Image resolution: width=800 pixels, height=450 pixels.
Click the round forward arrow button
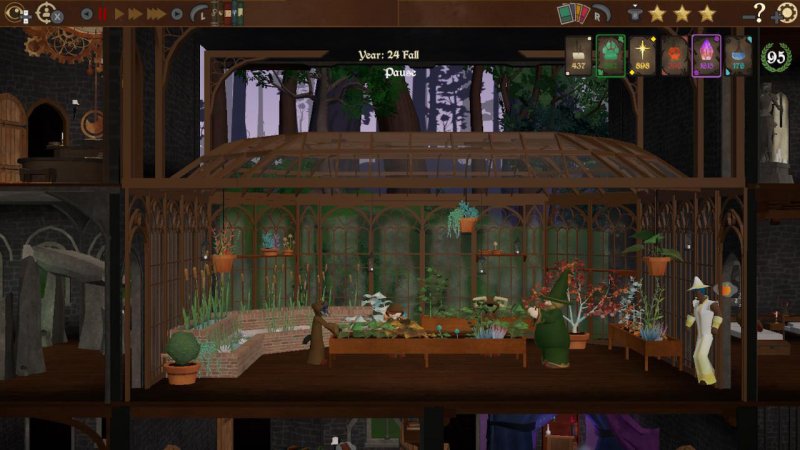pyautogui.click(x=177, y=14)
